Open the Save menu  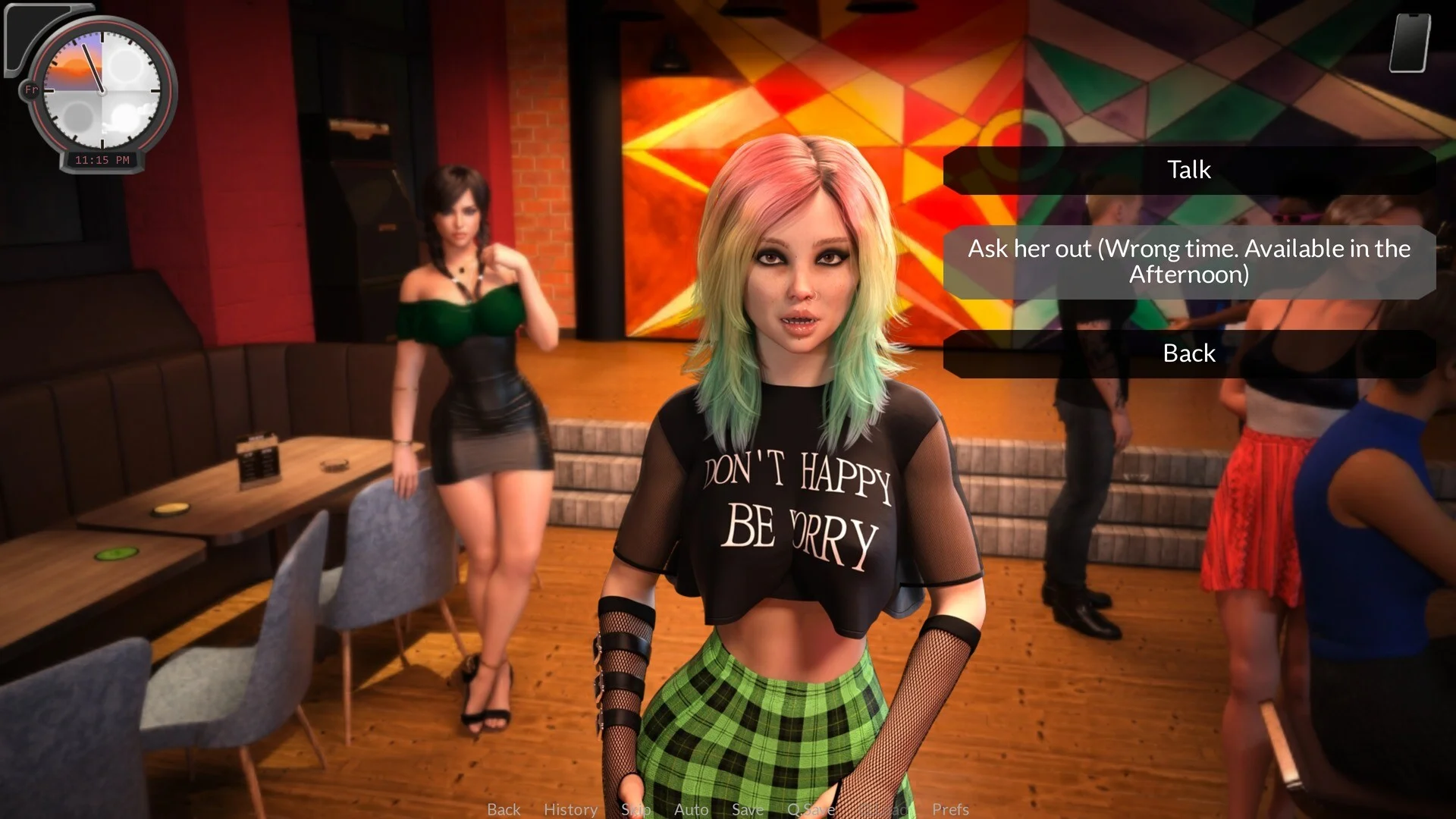pos(747,809)
